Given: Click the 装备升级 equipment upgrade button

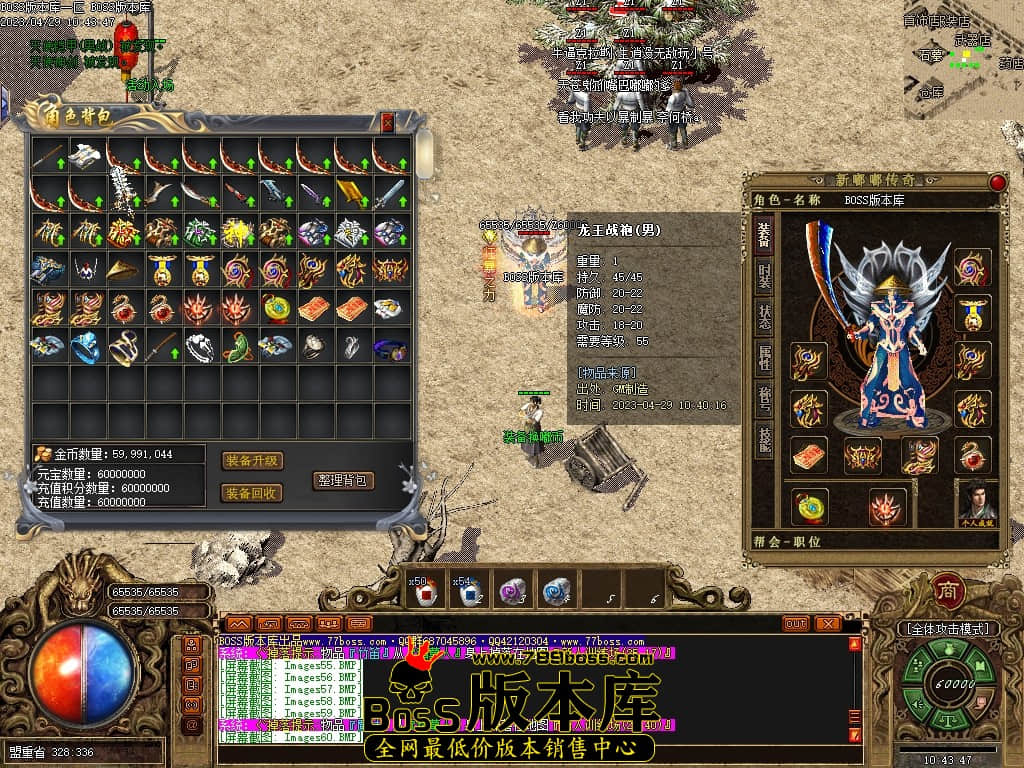Looking at the screenshot, I should 252,461.
